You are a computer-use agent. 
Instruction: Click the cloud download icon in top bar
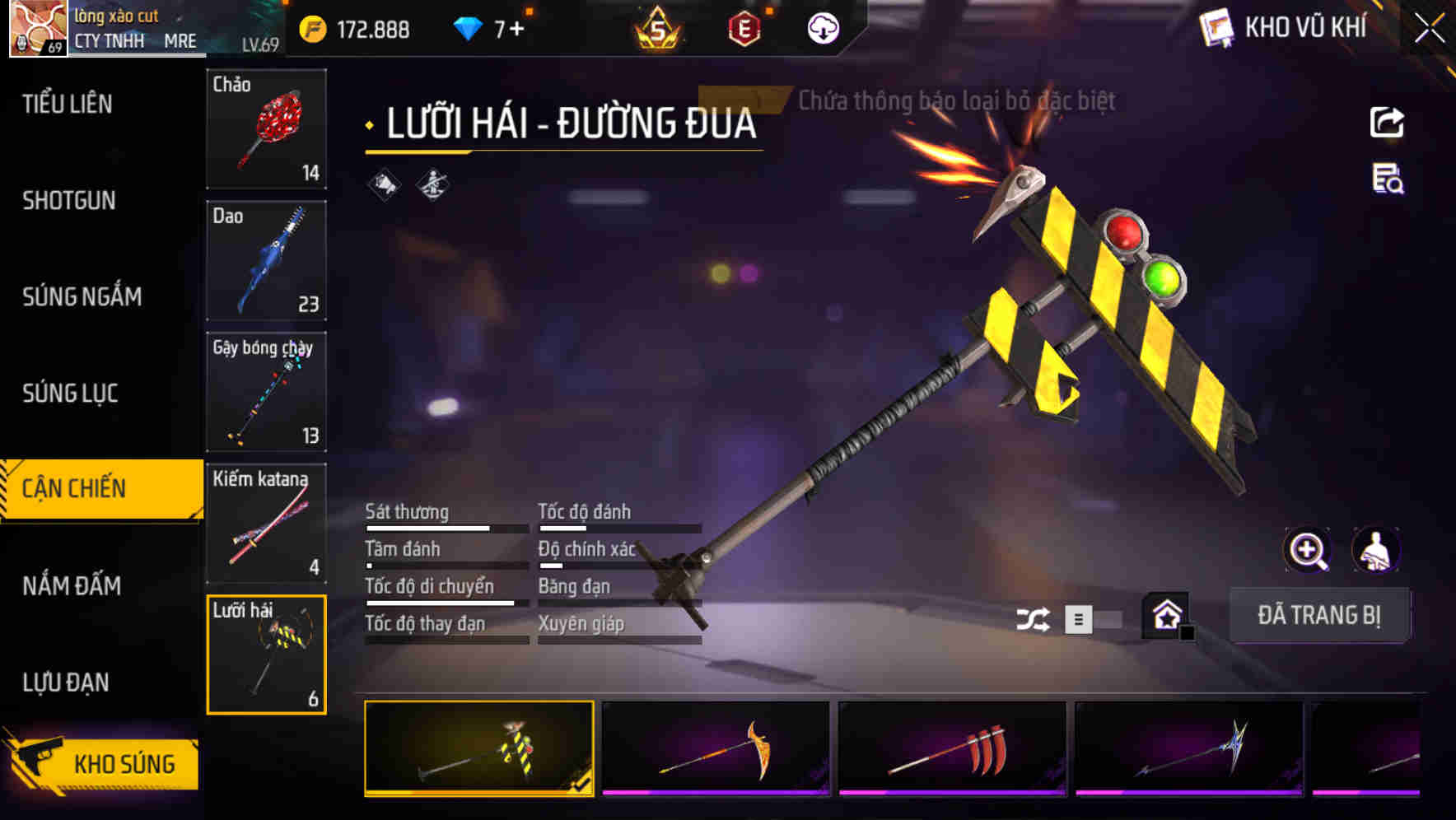822,28
